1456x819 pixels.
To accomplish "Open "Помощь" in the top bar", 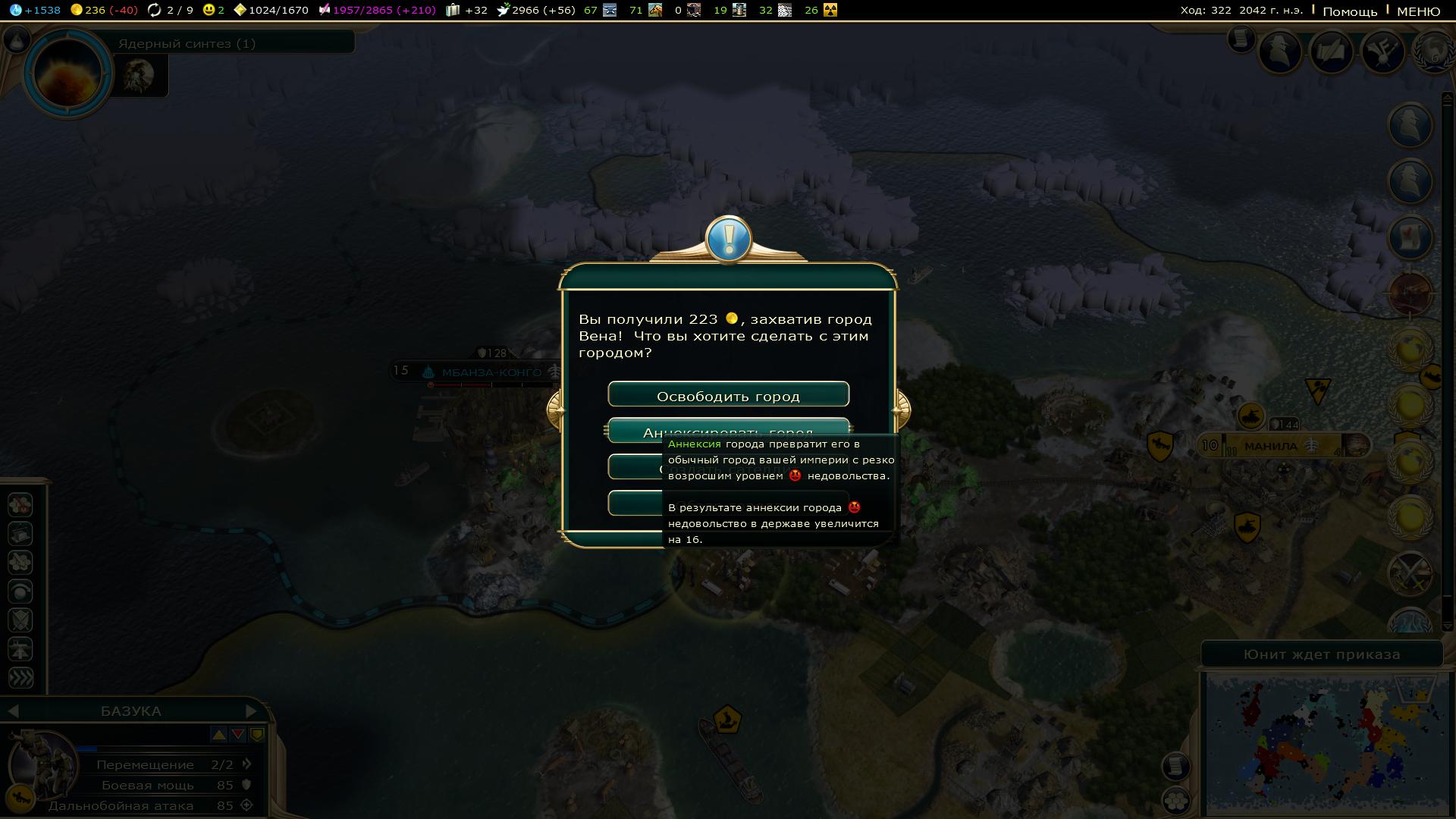I will point(1350,11).
